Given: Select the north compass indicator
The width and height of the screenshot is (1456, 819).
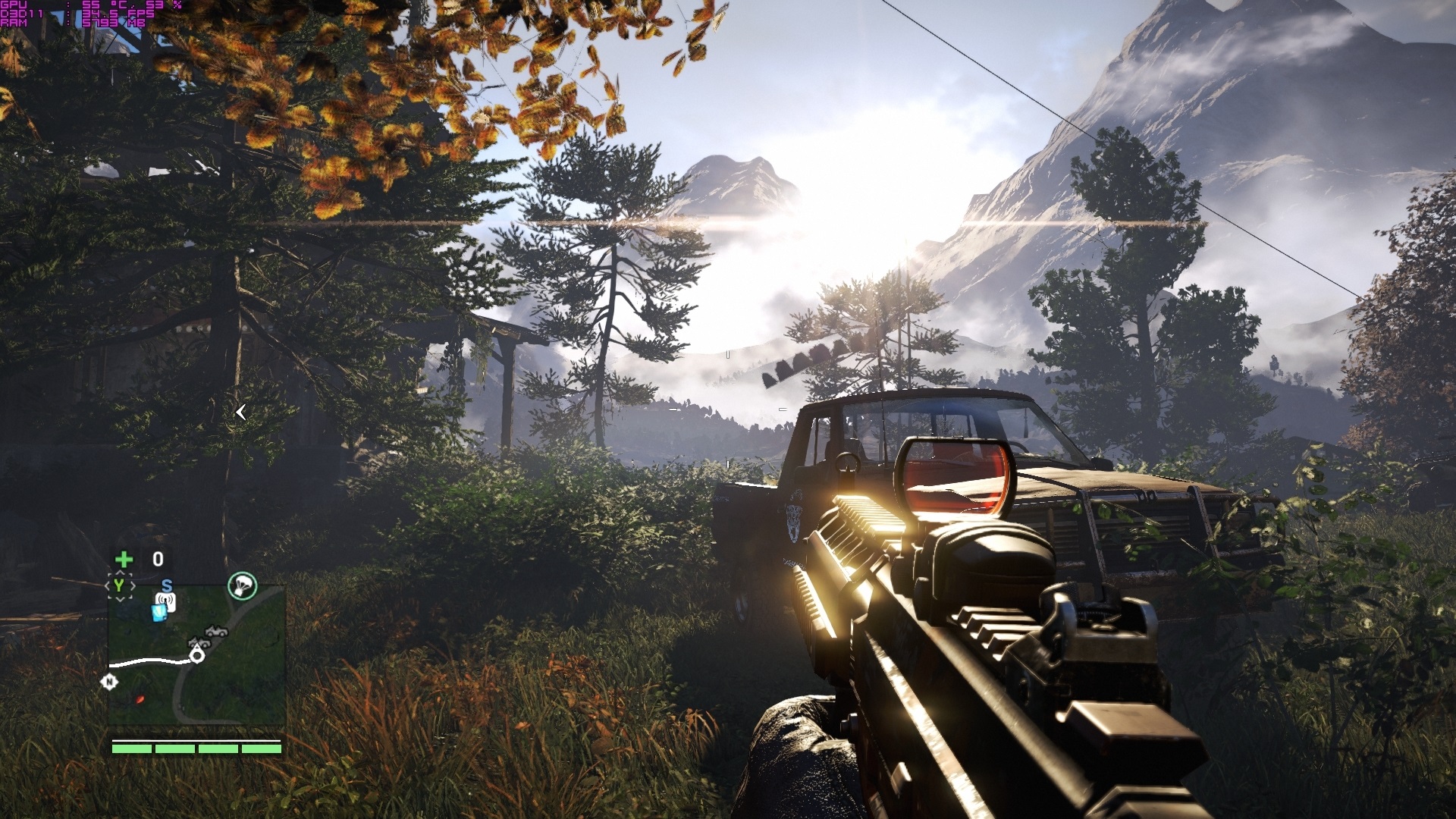Looking at the screenshot, I should (109, 682).
